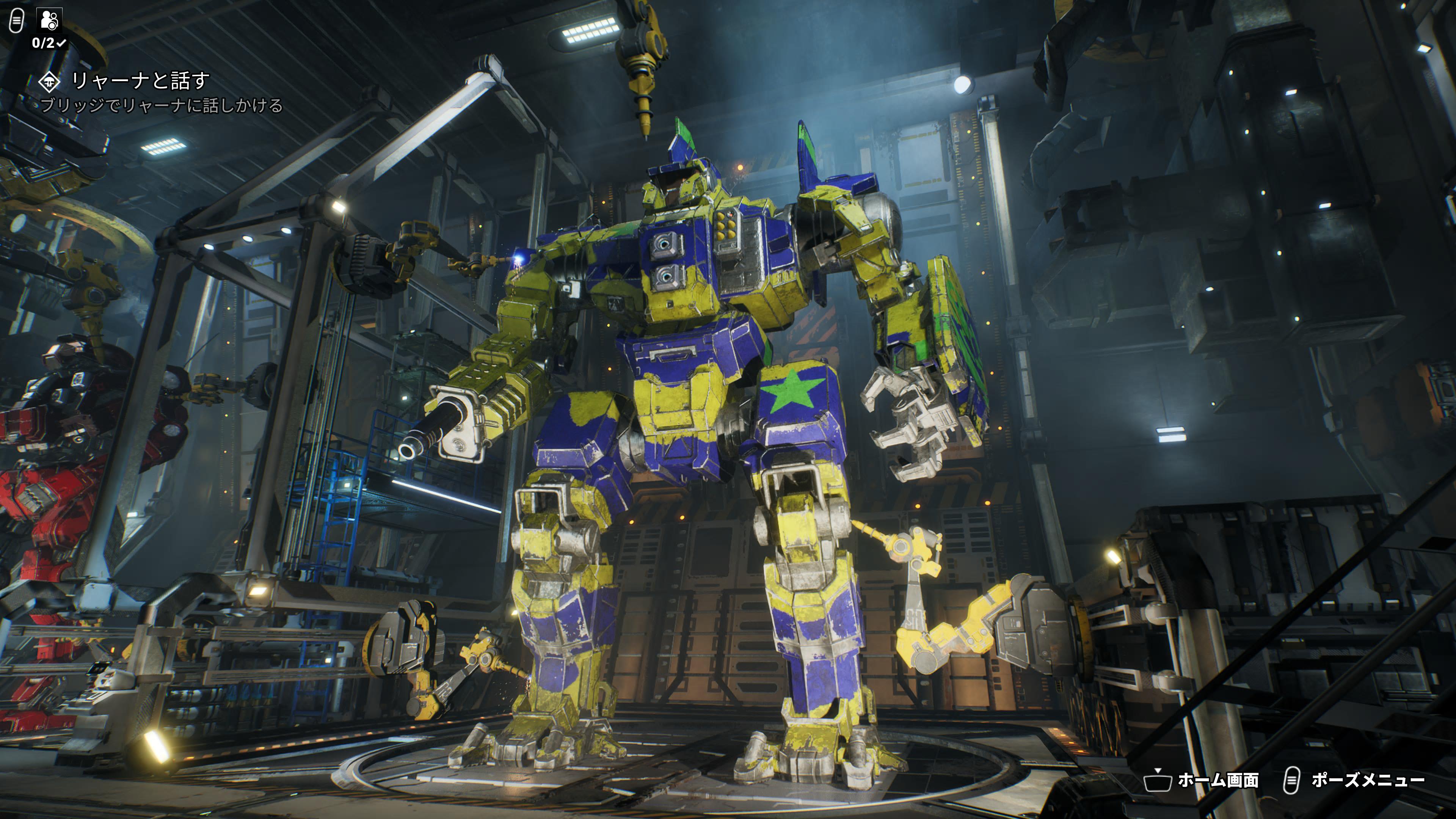Image resolution: width=1456 pixels, height=819 pixels.
Task: Open the ポーズメニュー pause menu
Action: pyautogui.click(x=1354, y=781)
